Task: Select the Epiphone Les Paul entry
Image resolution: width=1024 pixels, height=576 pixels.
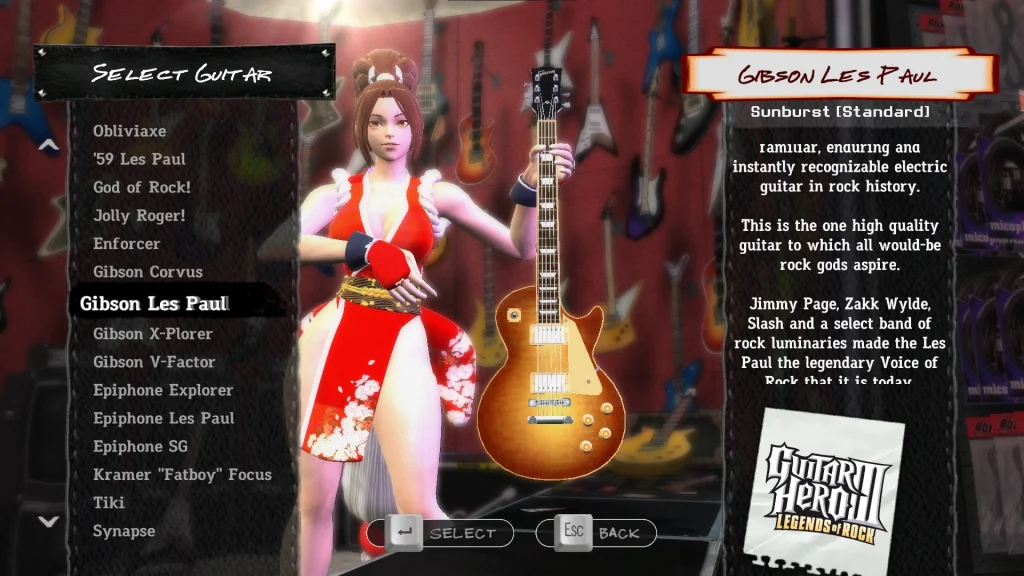Action: pyautogui.click(x=164, y=418)
